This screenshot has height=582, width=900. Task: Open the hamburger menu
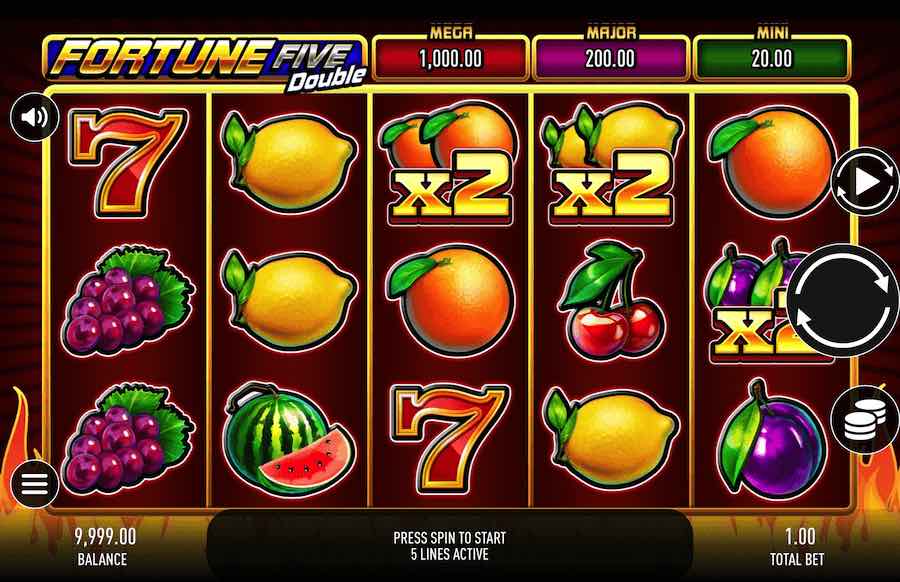35,486
